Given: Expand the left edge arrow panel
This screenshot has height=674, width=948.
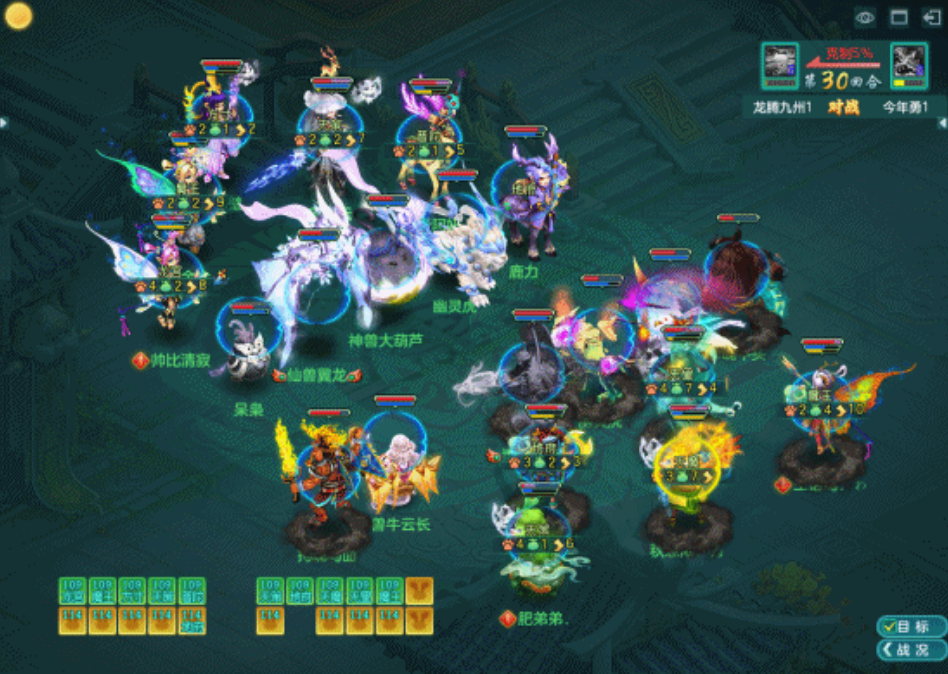Looking at the screenshot, I should (4, 122).
